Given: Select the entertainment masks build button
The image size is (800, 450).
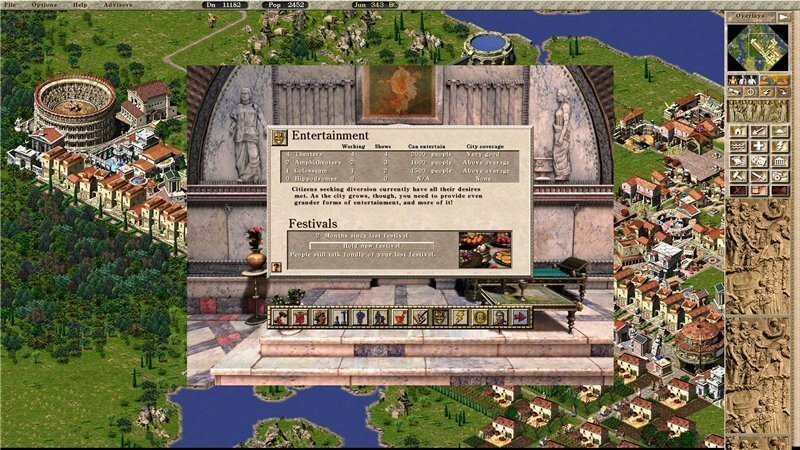Looking at the screenshot, I should 759,161.
